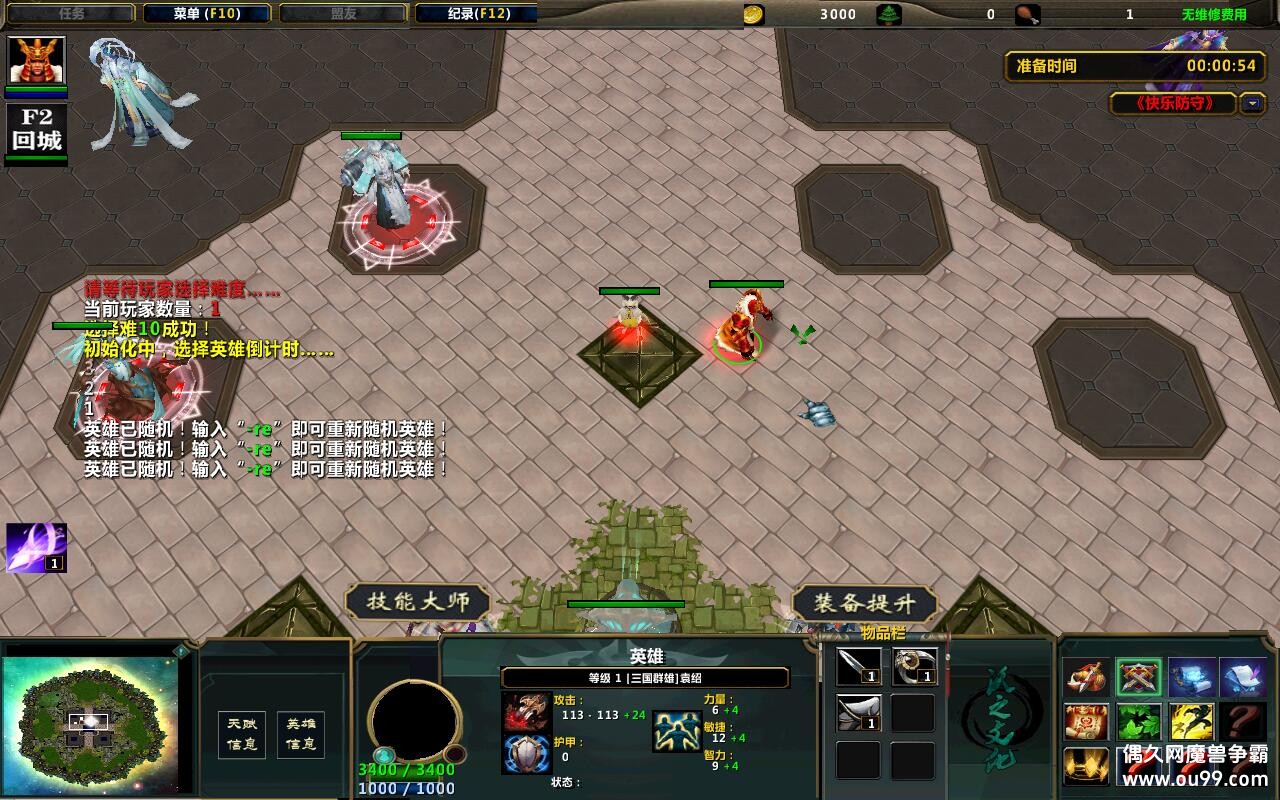Click on the island minimap
This screenshot has height=800, width=1280.
coord(90,720)
